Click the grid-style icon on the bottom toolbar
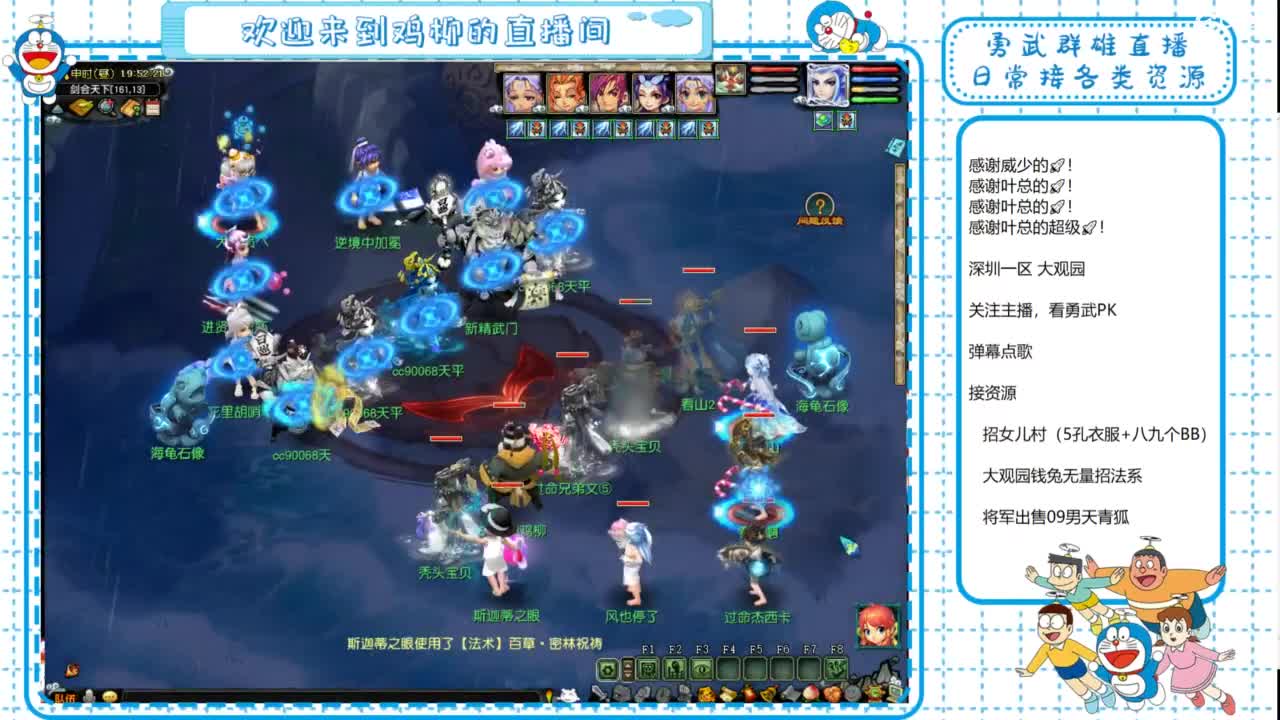Image resolution: width=1280 pixels, height=720 pixels. pyautogui.click(x=647, y=668)
